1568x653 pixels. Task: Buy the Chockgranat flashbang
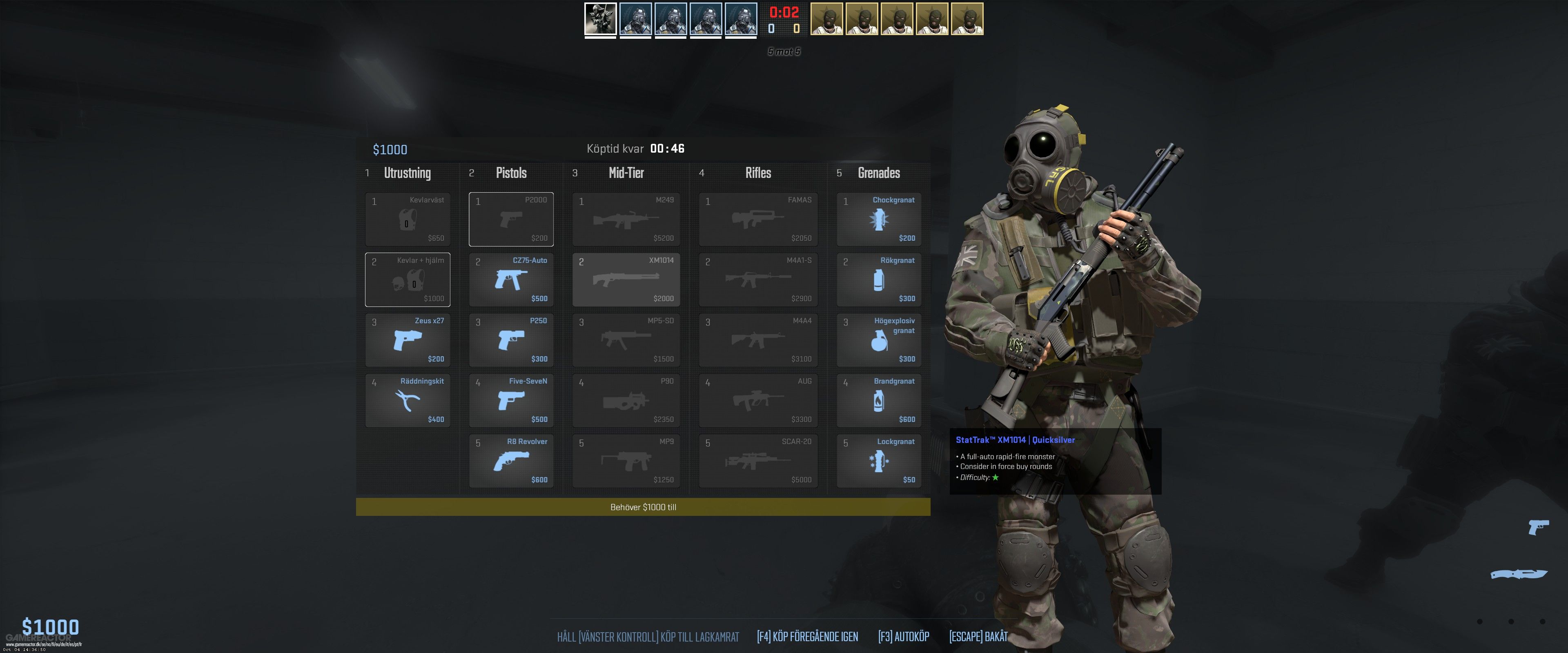coord(878,219)
